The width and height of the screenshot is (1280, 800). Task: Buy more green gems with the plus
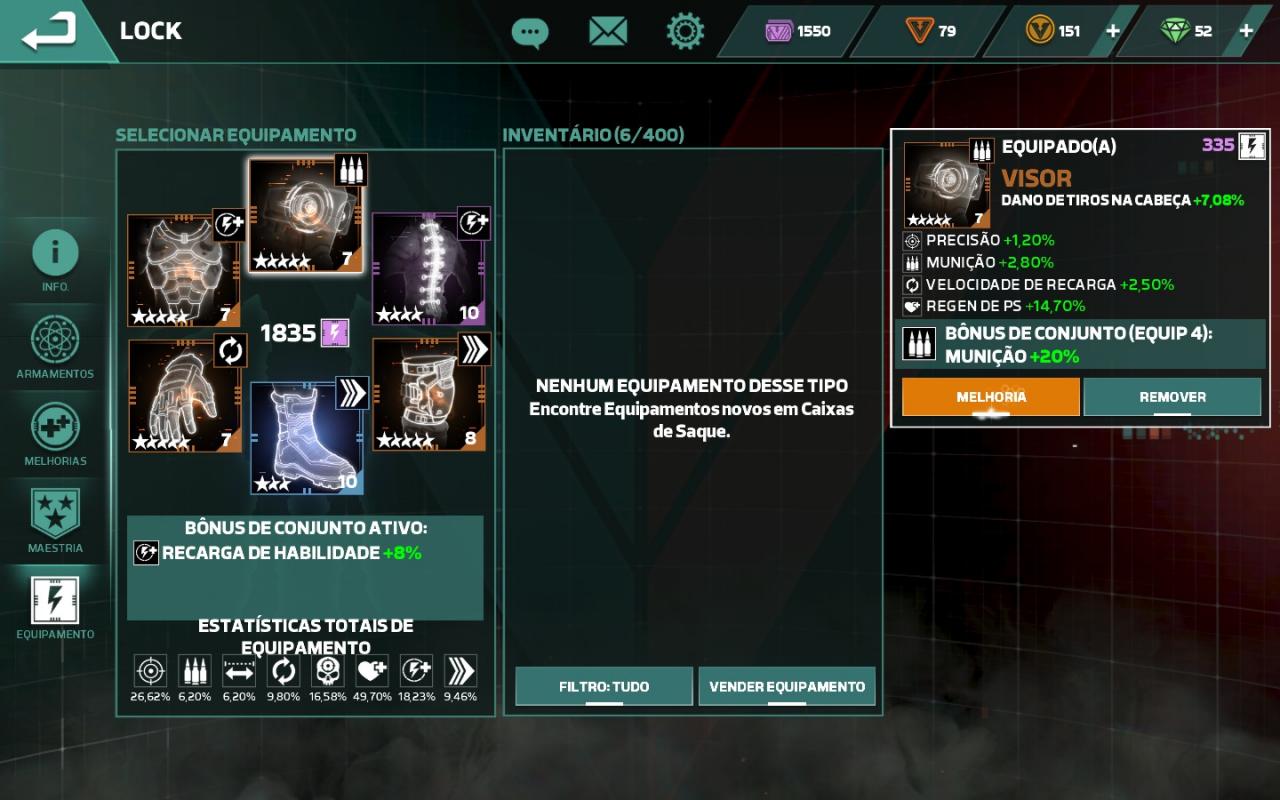(x=1246, y=31)
